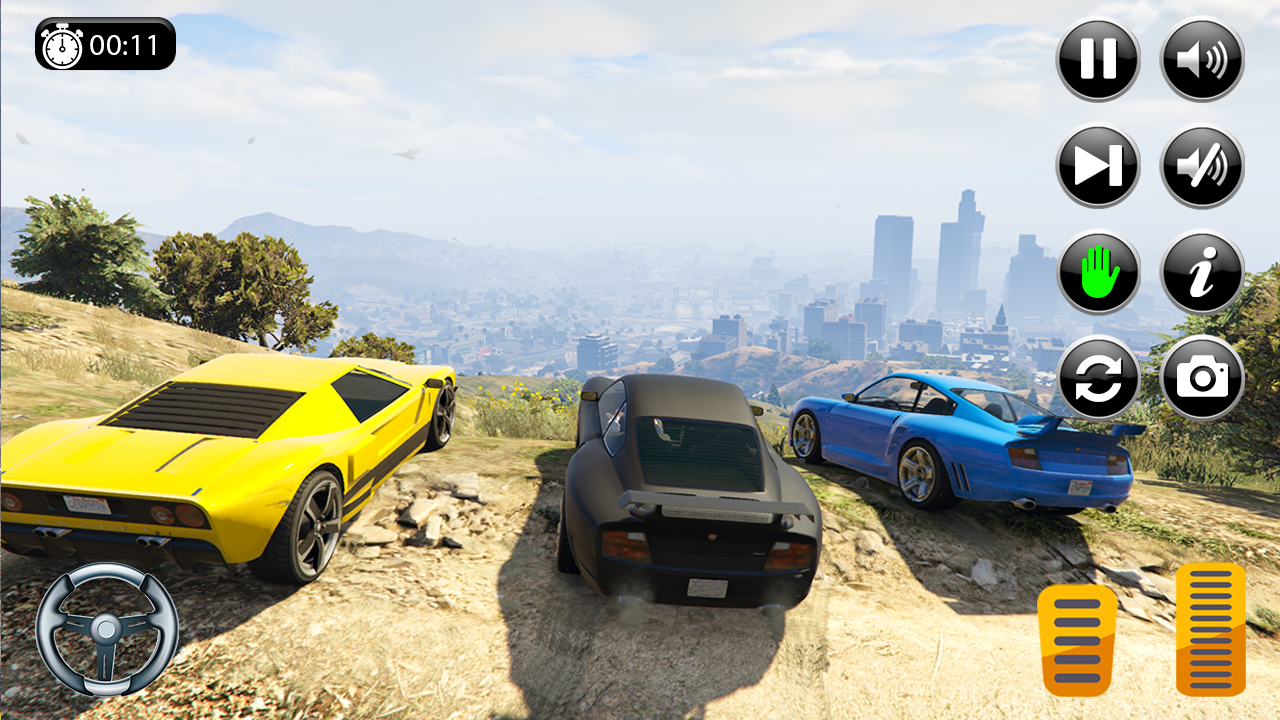Turn the steering wheel control

(107, 629)
